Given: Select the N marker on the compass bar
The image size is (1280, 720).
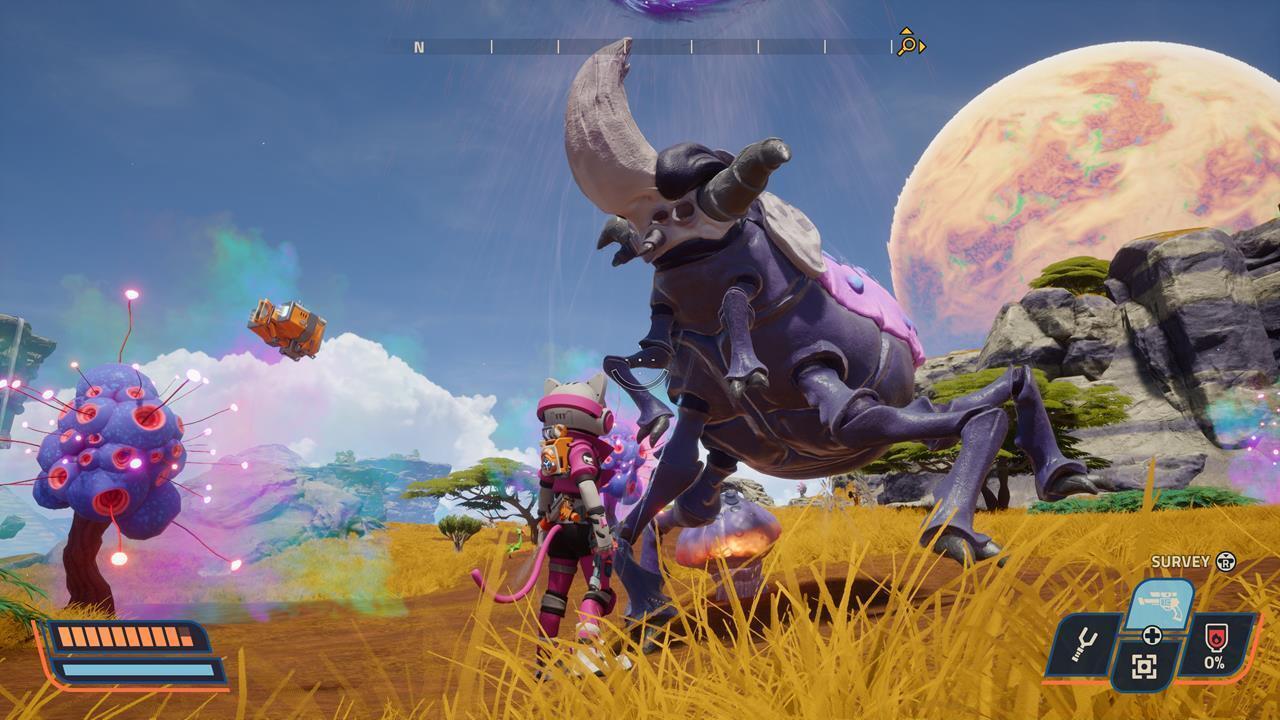Looking at the screenshot, I should [418, 46].
